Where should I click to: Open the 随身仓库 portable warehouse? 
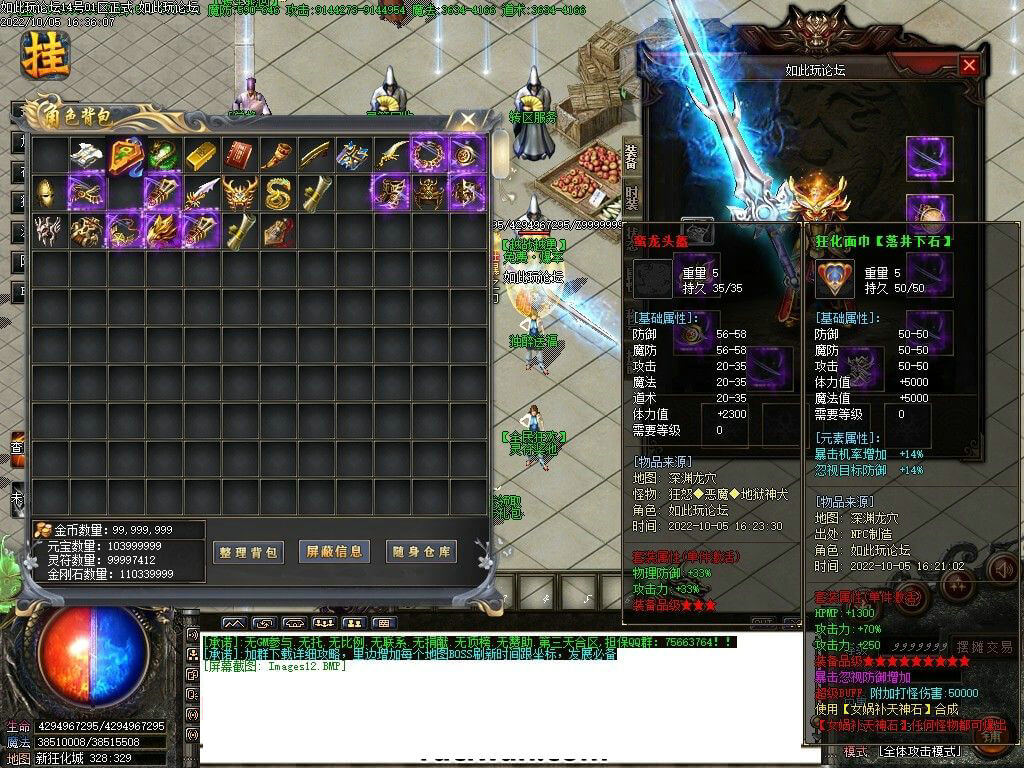tap(421, 551)
